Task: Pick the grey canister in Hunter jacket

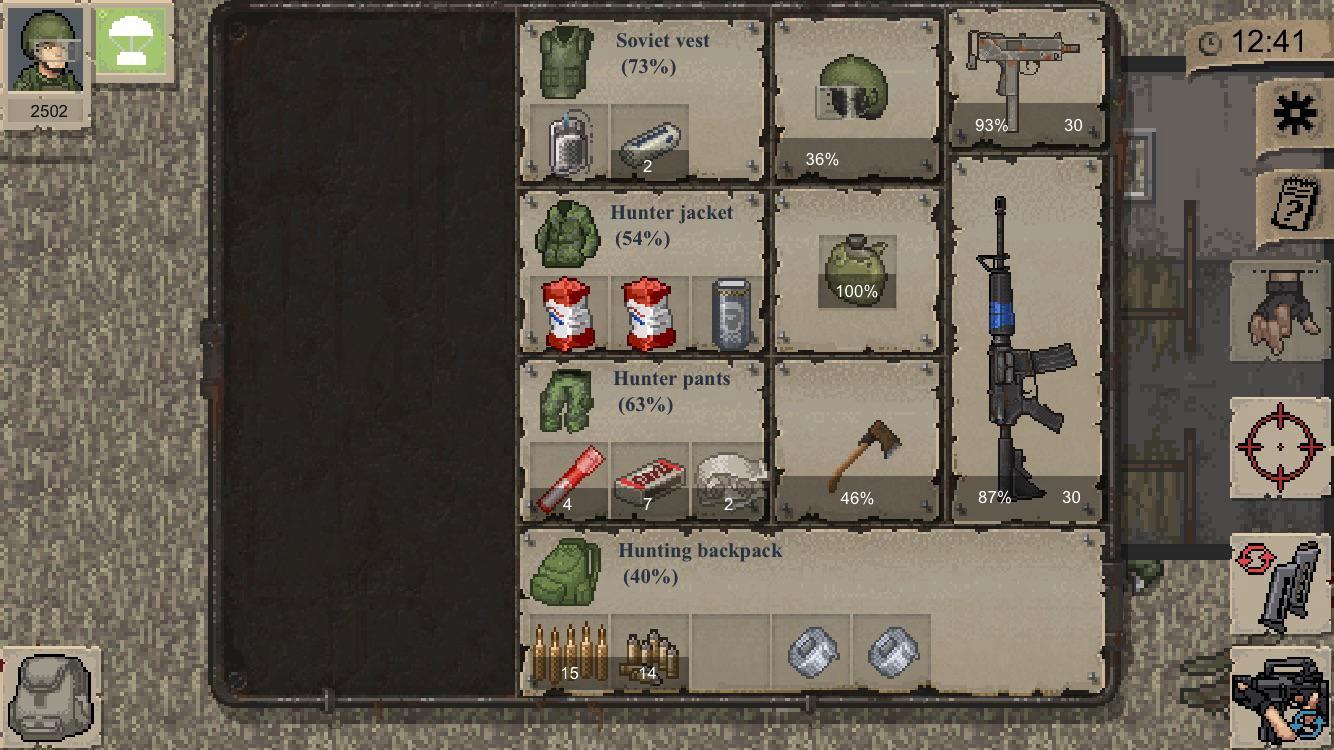Action: point(730,314)
